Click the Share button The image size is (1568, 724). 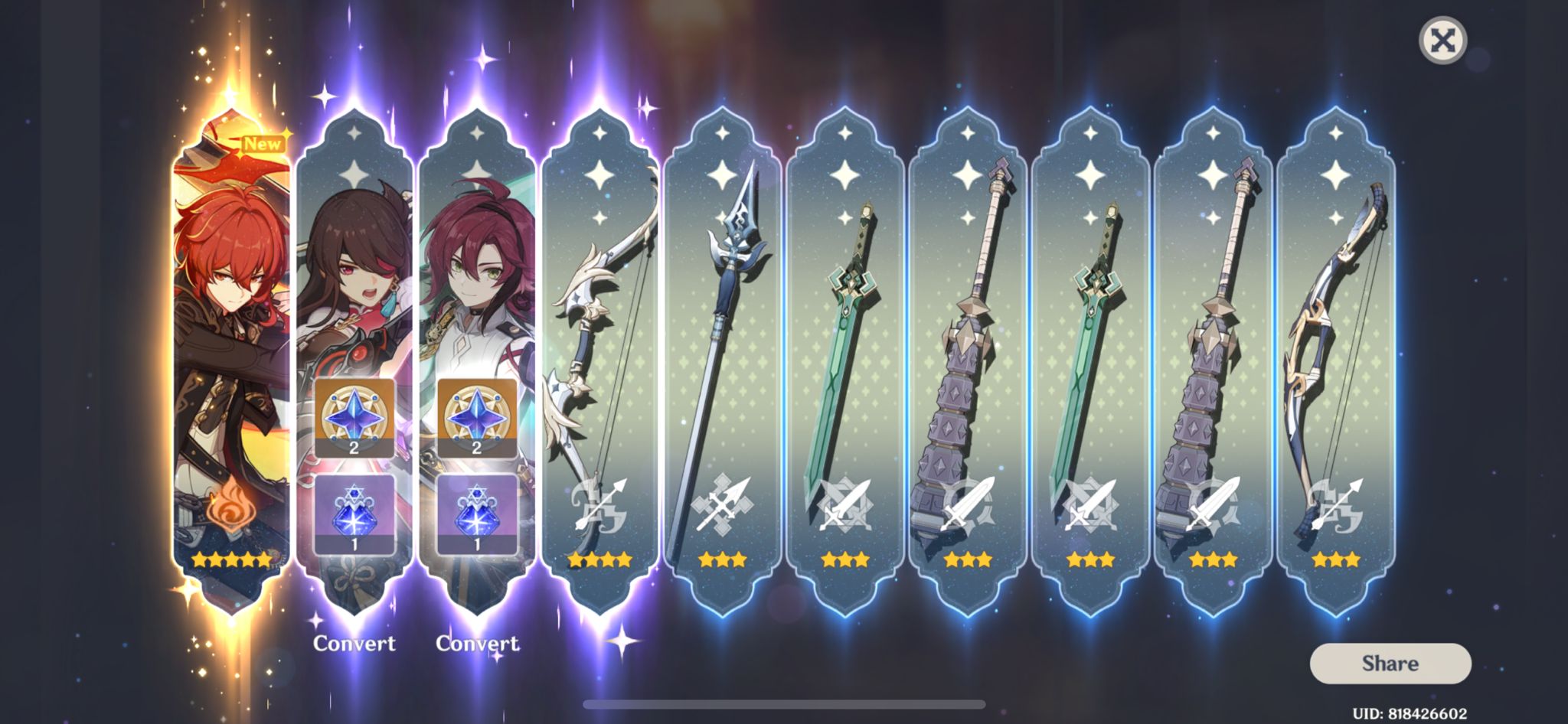pos(1390,664)
